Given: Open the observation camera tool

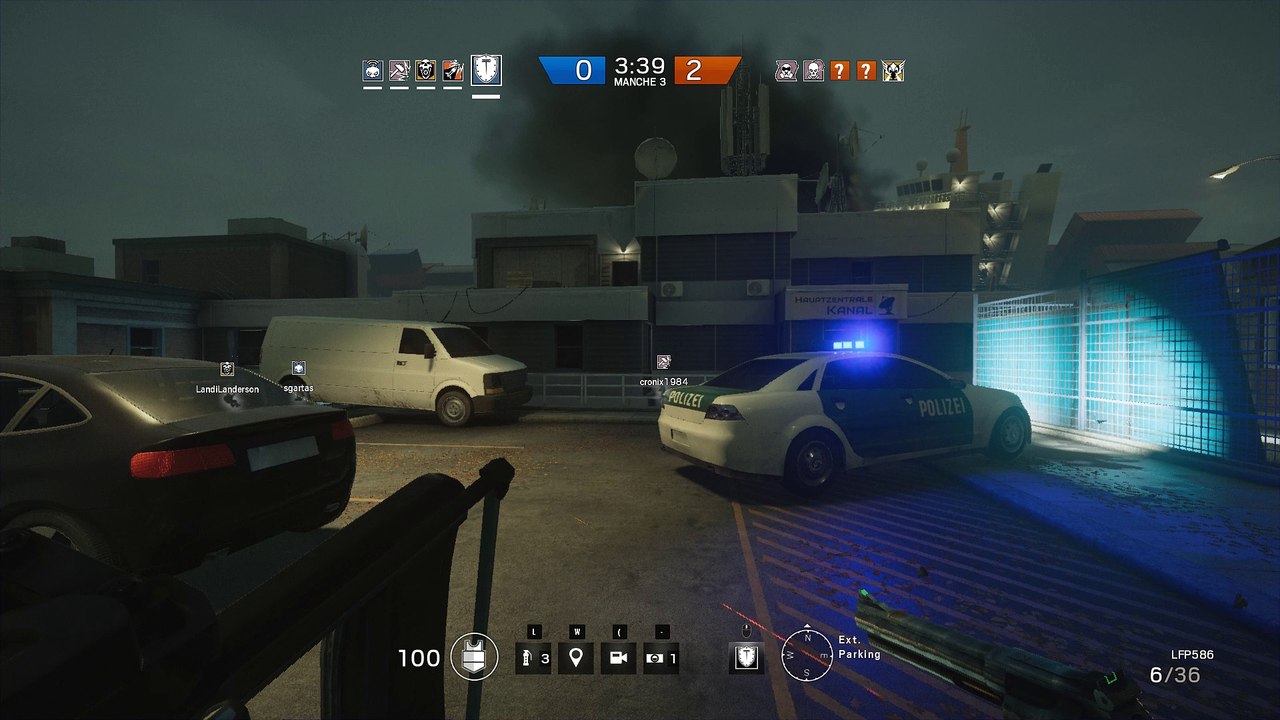Looking at the screenshot, I should click(x=618, y=658).
